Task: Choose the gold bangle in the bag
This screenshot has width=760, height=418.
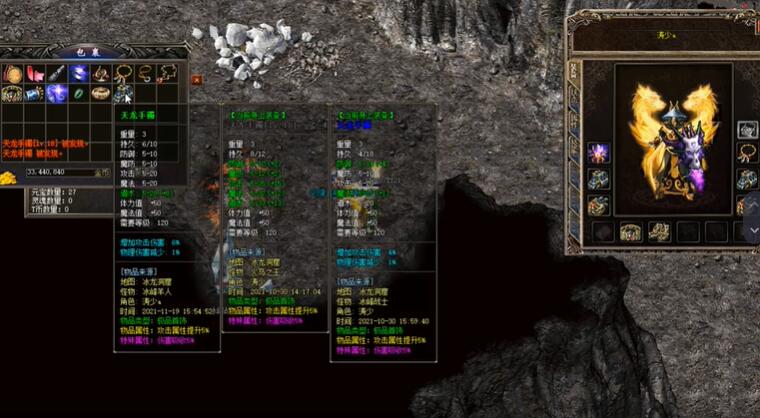Action: tap(100, 93)
